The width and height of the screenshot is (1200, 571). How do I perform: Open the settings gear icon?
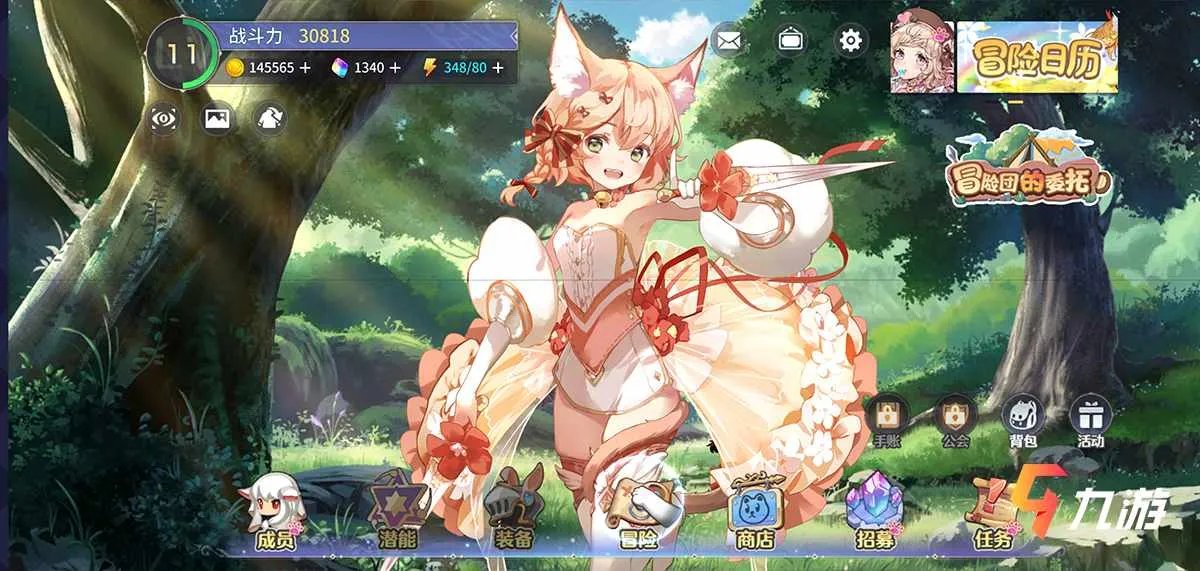(851, 41)
